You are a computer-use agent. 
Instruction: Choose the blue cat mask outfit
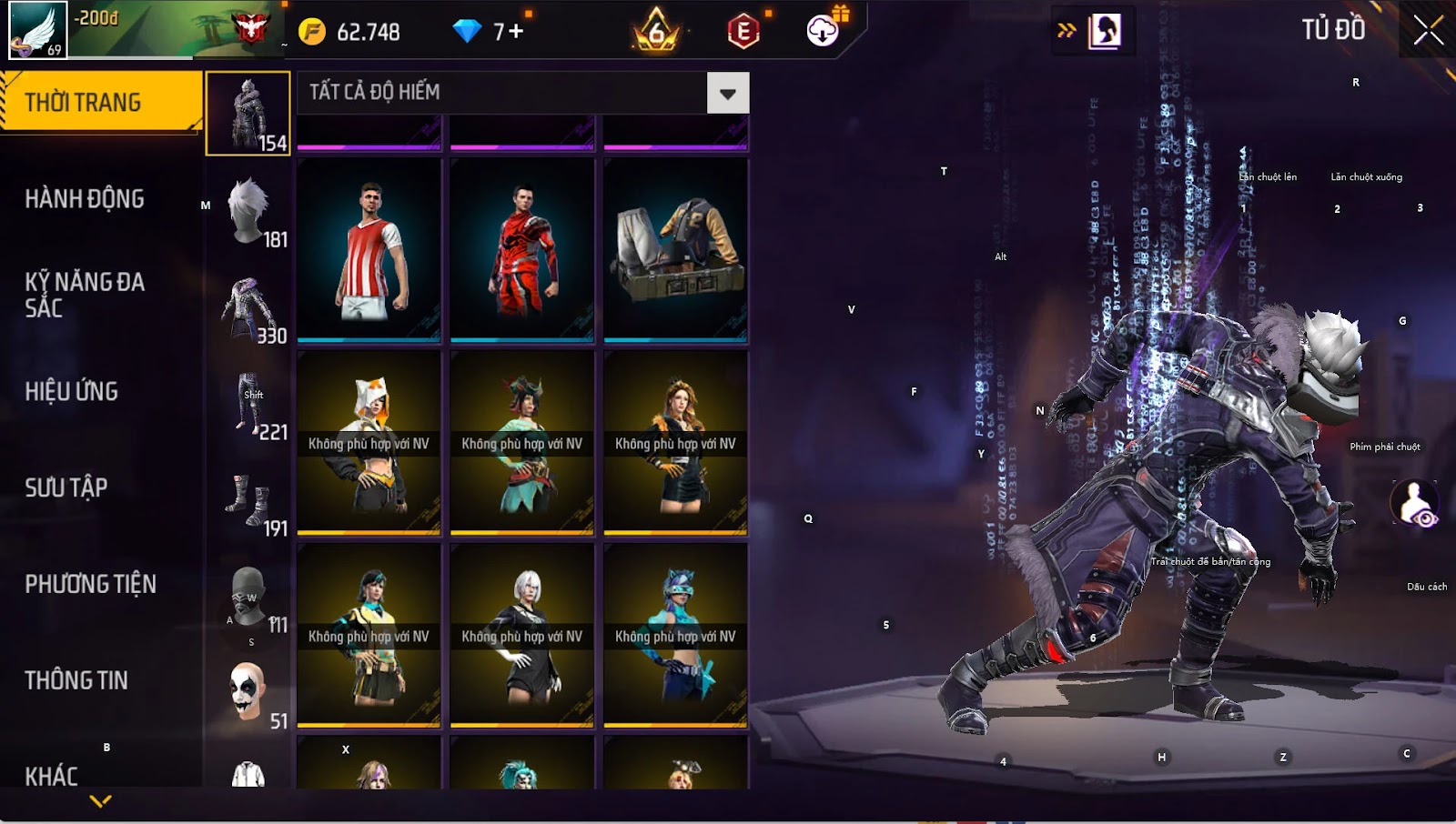[x=675, y=636]
